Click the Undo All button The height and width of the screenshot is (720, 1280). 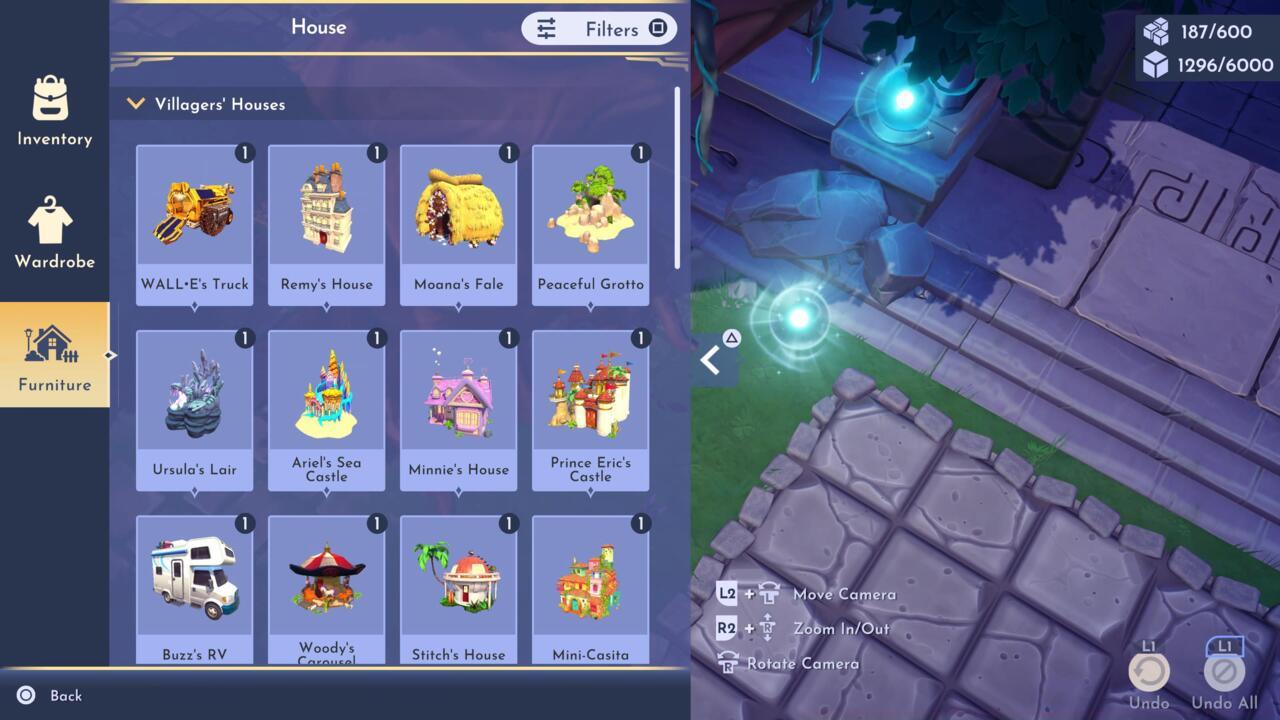point(1224,672)
